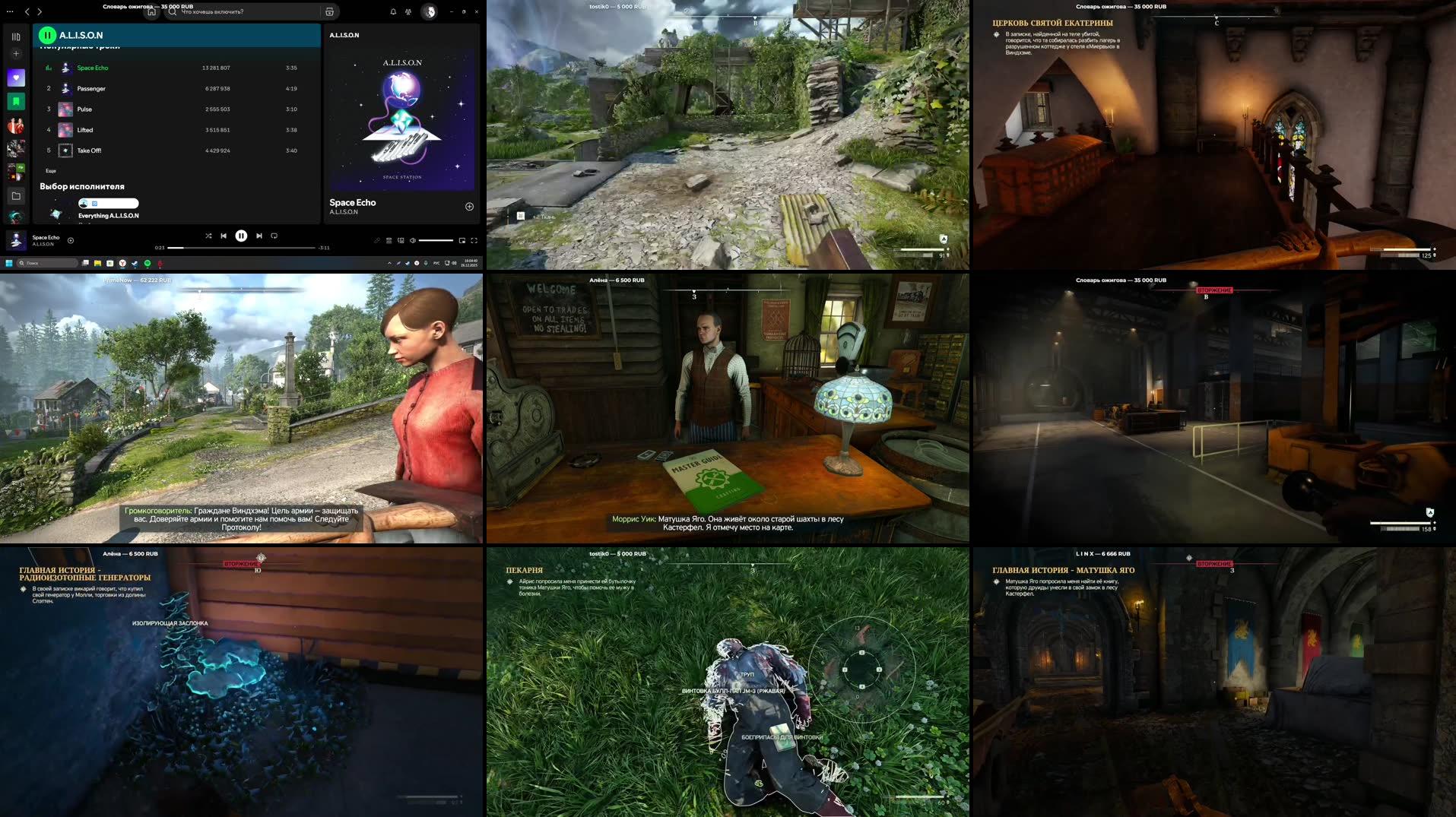The height and width of the screenshot is (817, 1456).
Task: Expand hidden icons chevron in system tray
Action: pyautogui.click(x=389, y=263)
